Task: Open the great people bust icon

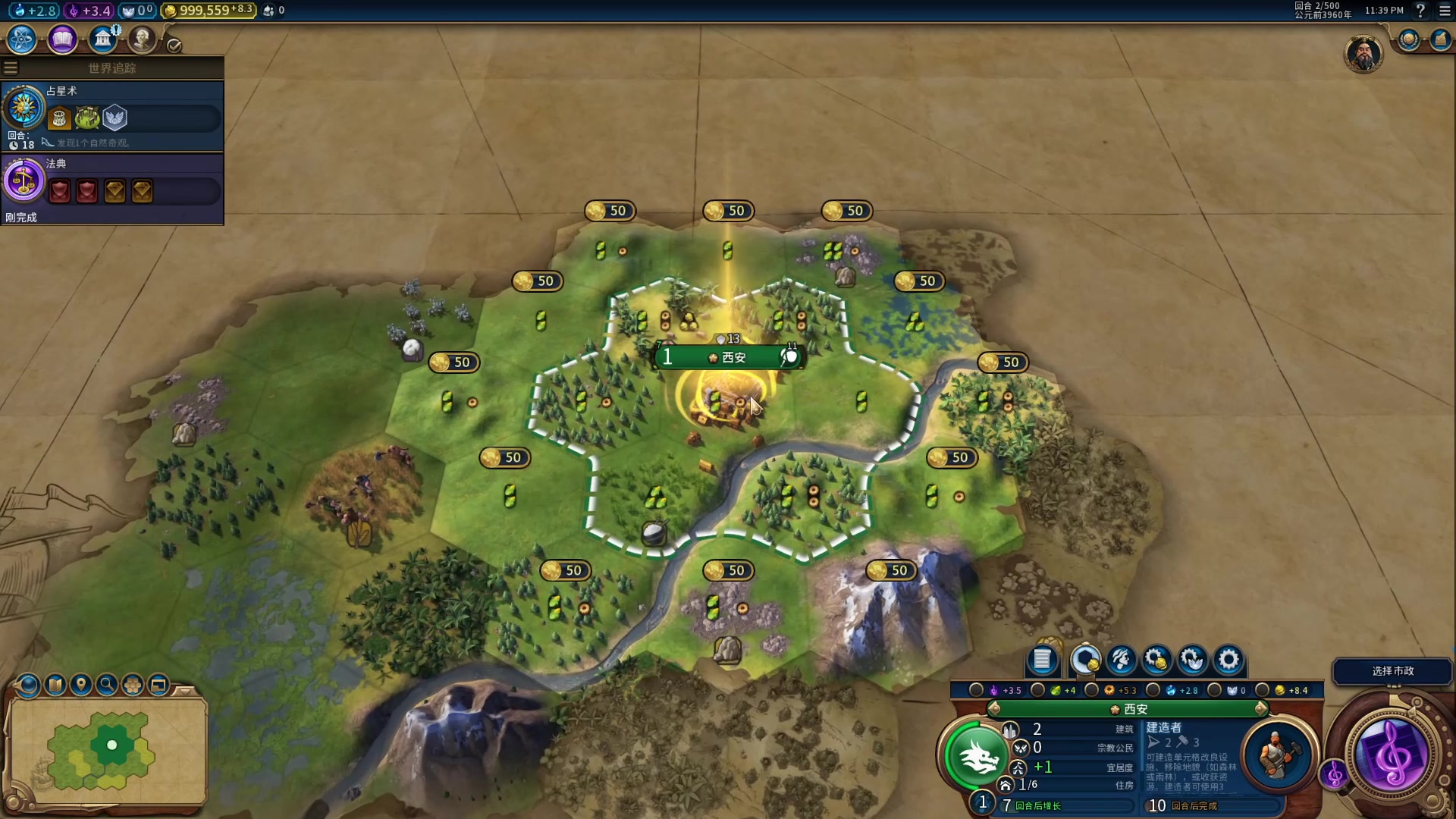Action: (142, 39)
